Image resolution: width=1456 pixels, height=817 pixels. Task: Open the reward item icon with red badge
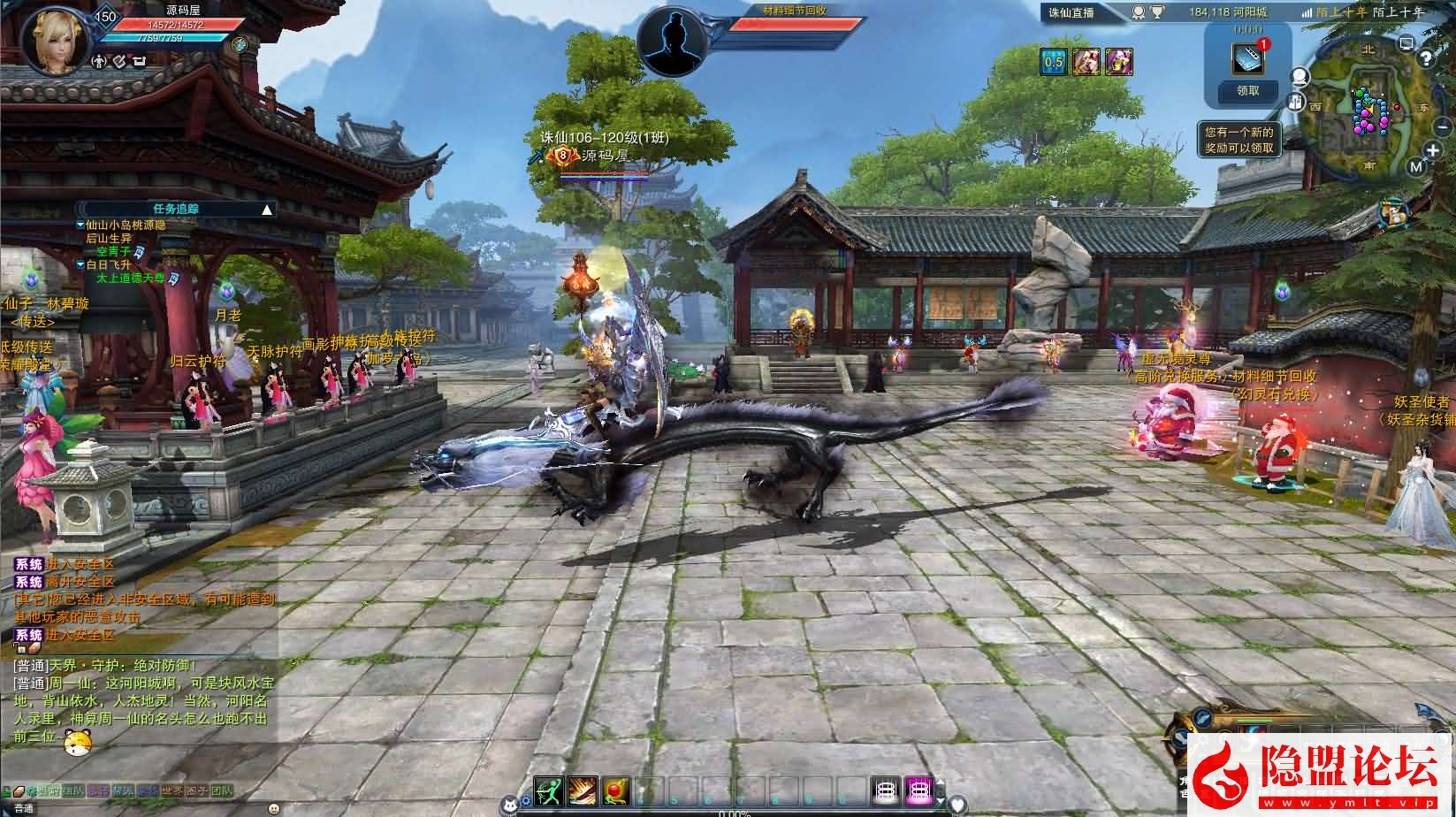pos(1248,58)
